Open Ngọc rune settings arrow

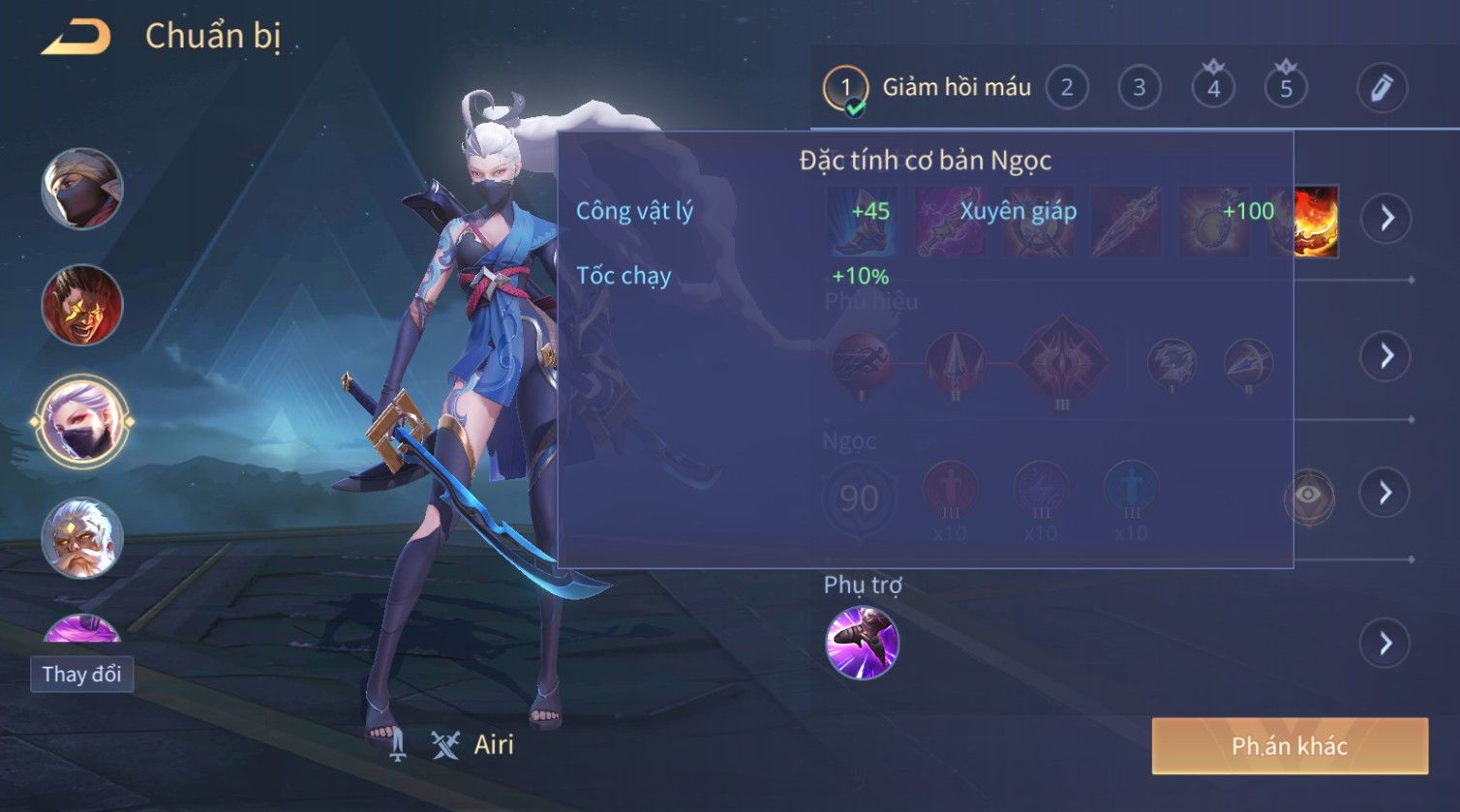pyautogui.click(x=1386, y=494)
